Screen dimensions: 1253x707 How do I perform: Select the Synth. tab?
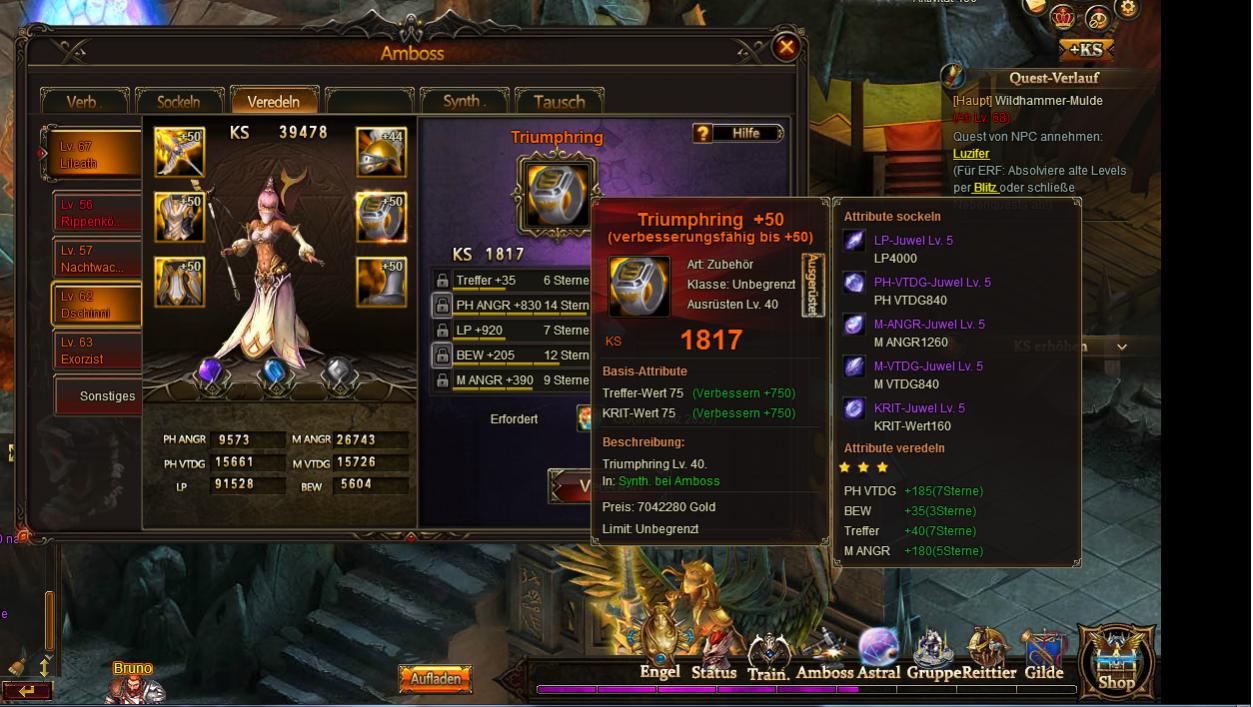pos(463,101)
